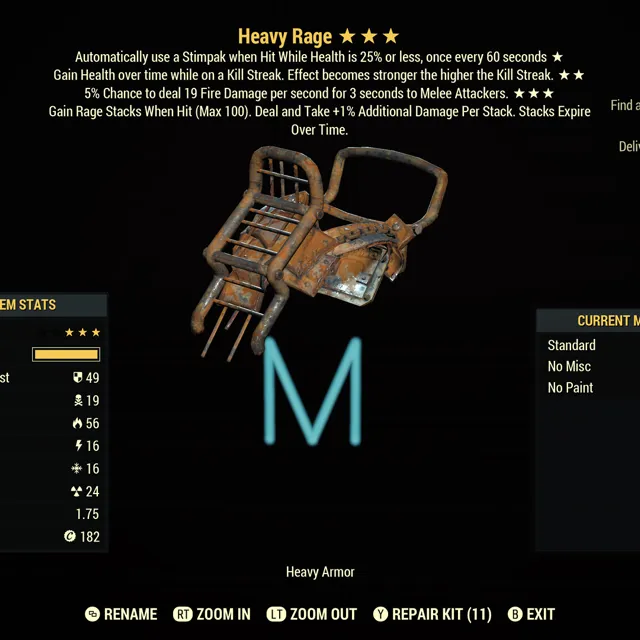Screen dimensions: 640x640
Task: Select the Standard mod entry
Action: click(572, 345)
